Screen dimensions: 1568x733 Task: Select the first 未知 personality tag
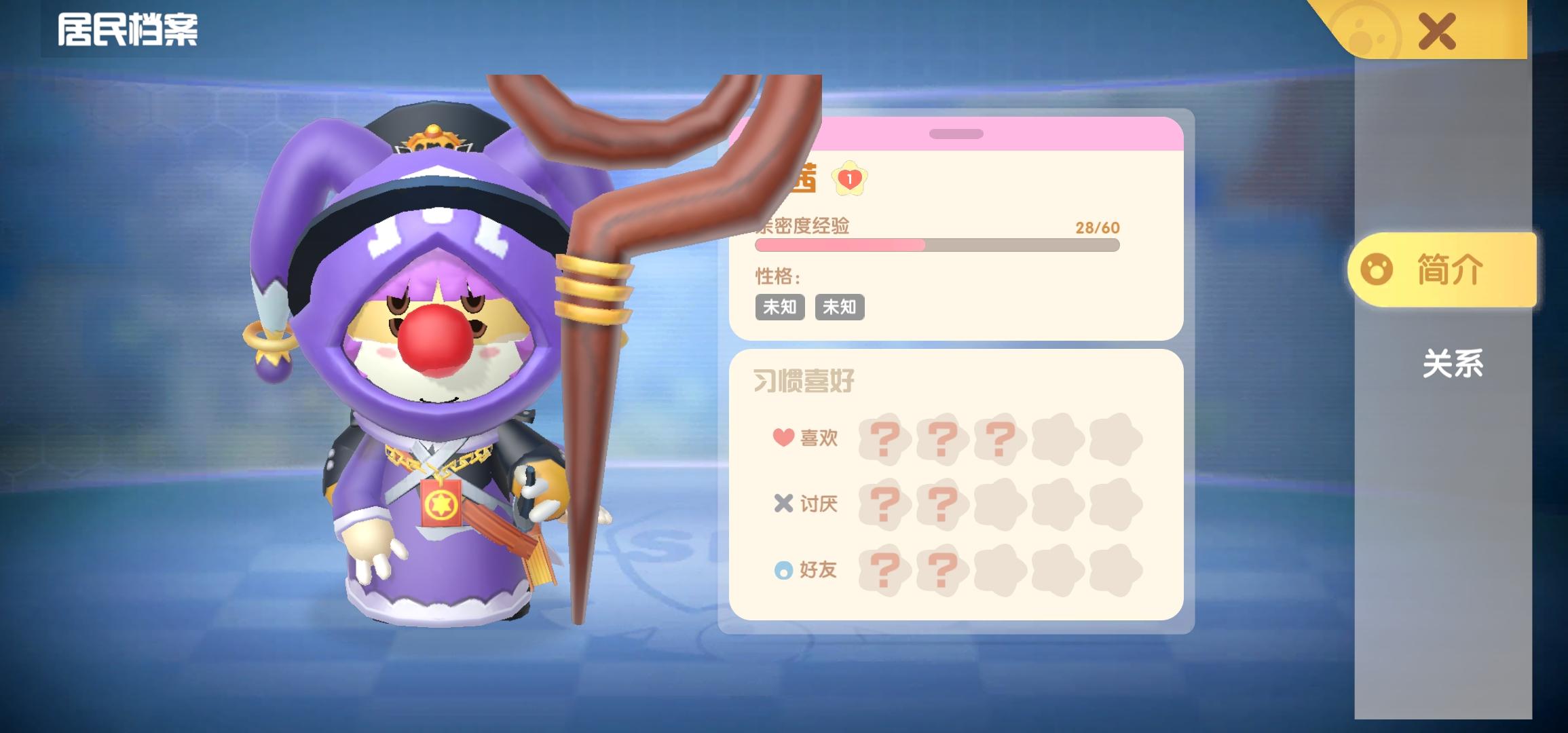(779, 307)
